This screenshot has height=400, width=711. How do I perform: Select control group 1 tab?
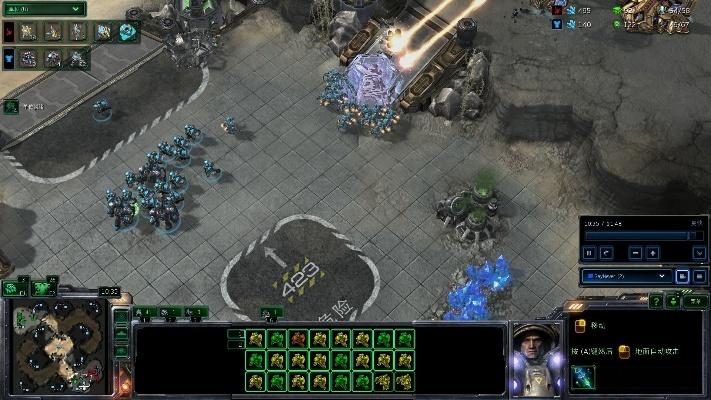[x=146, y=313]
